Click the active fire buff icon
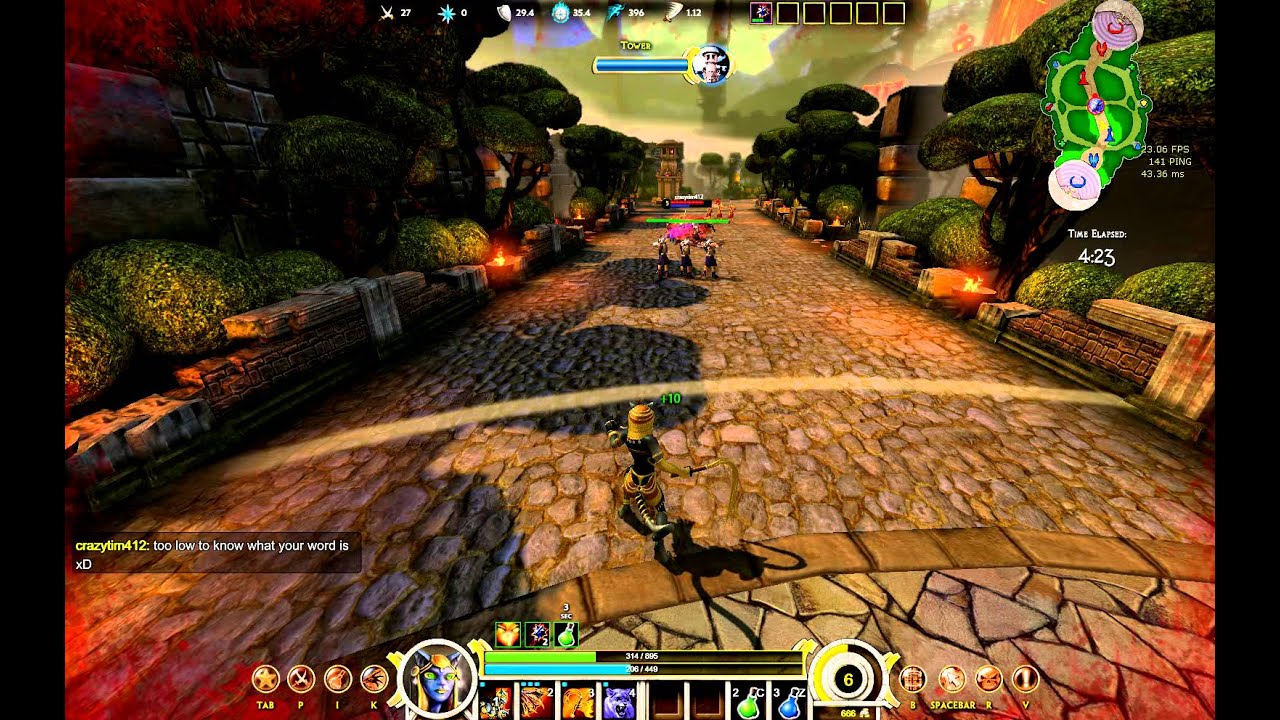Screen dimensions: 1280x720 tap(508, 634)
